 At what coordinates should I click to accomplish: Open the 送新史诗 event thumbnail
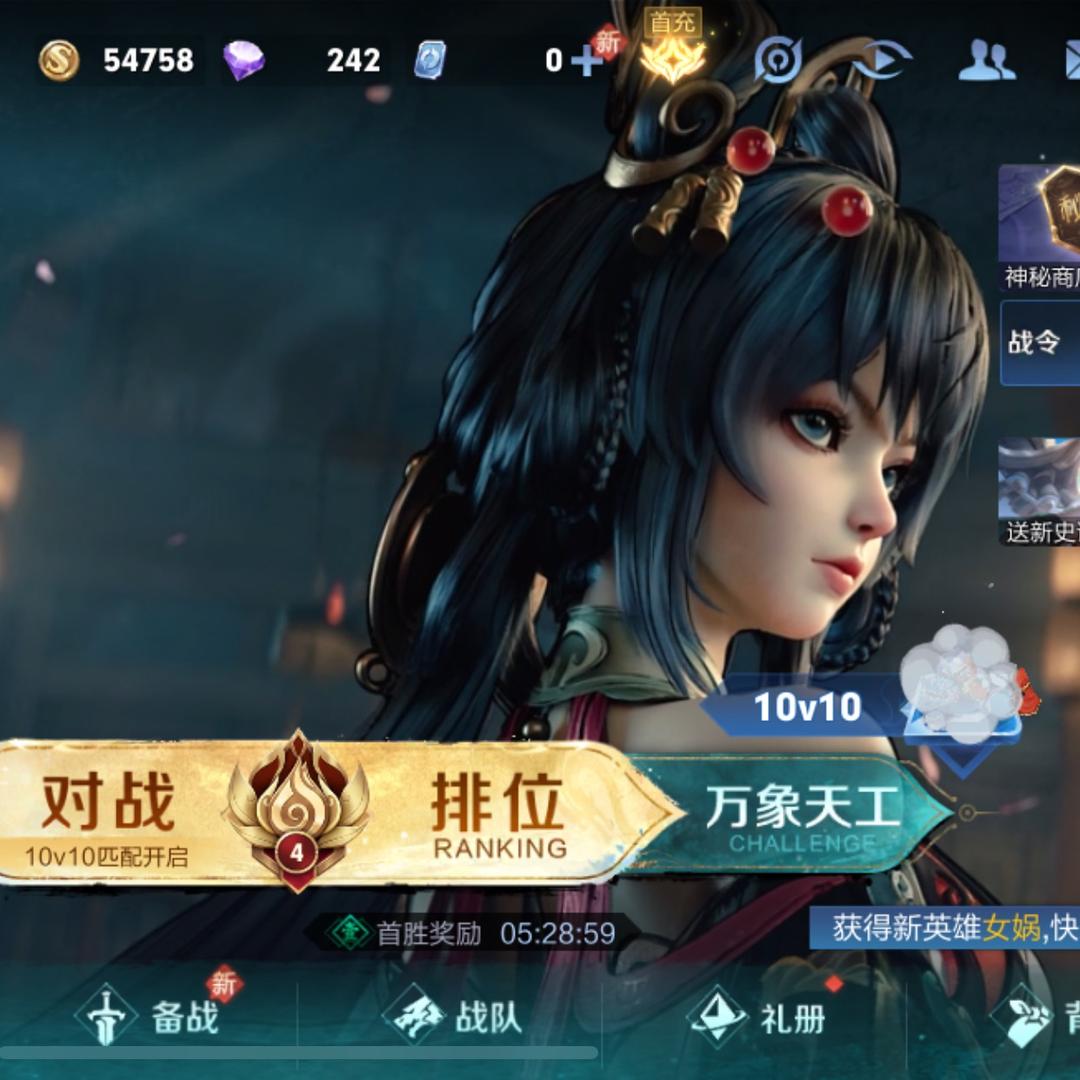click(x=1040, y=490)
